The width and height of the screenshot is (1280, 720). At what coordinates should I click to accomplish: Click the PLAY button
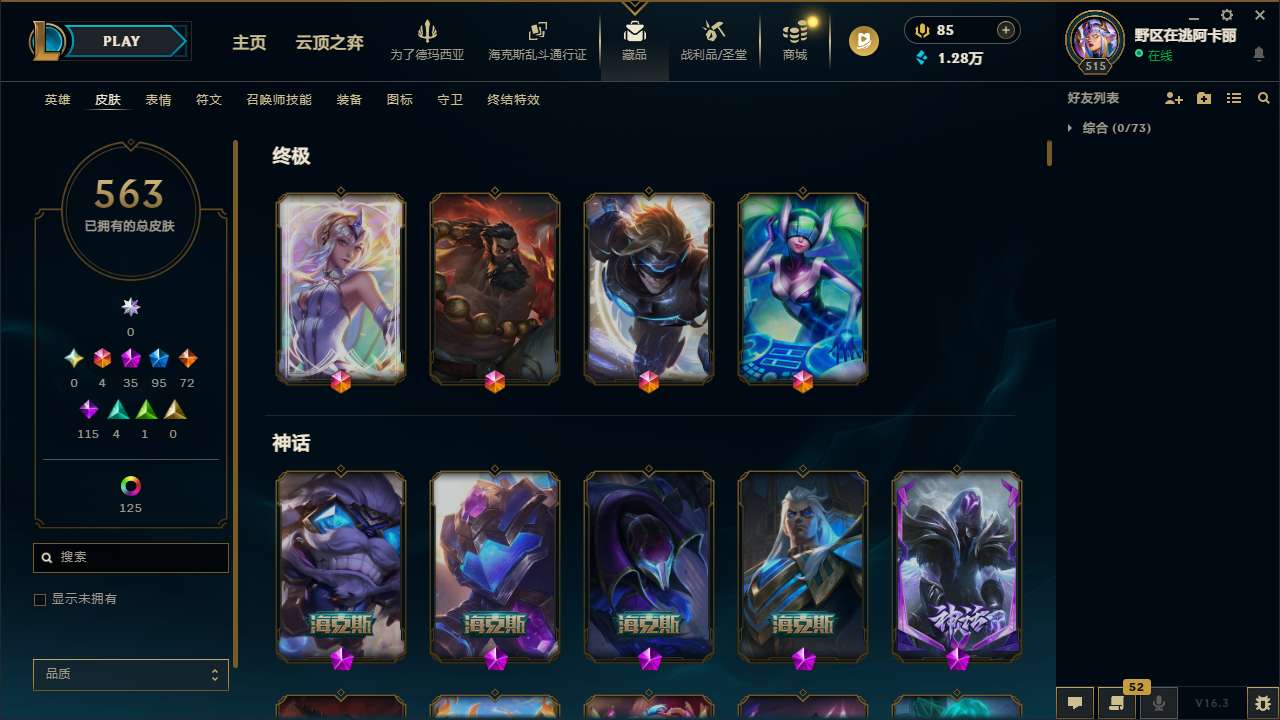tap(121, 41)
